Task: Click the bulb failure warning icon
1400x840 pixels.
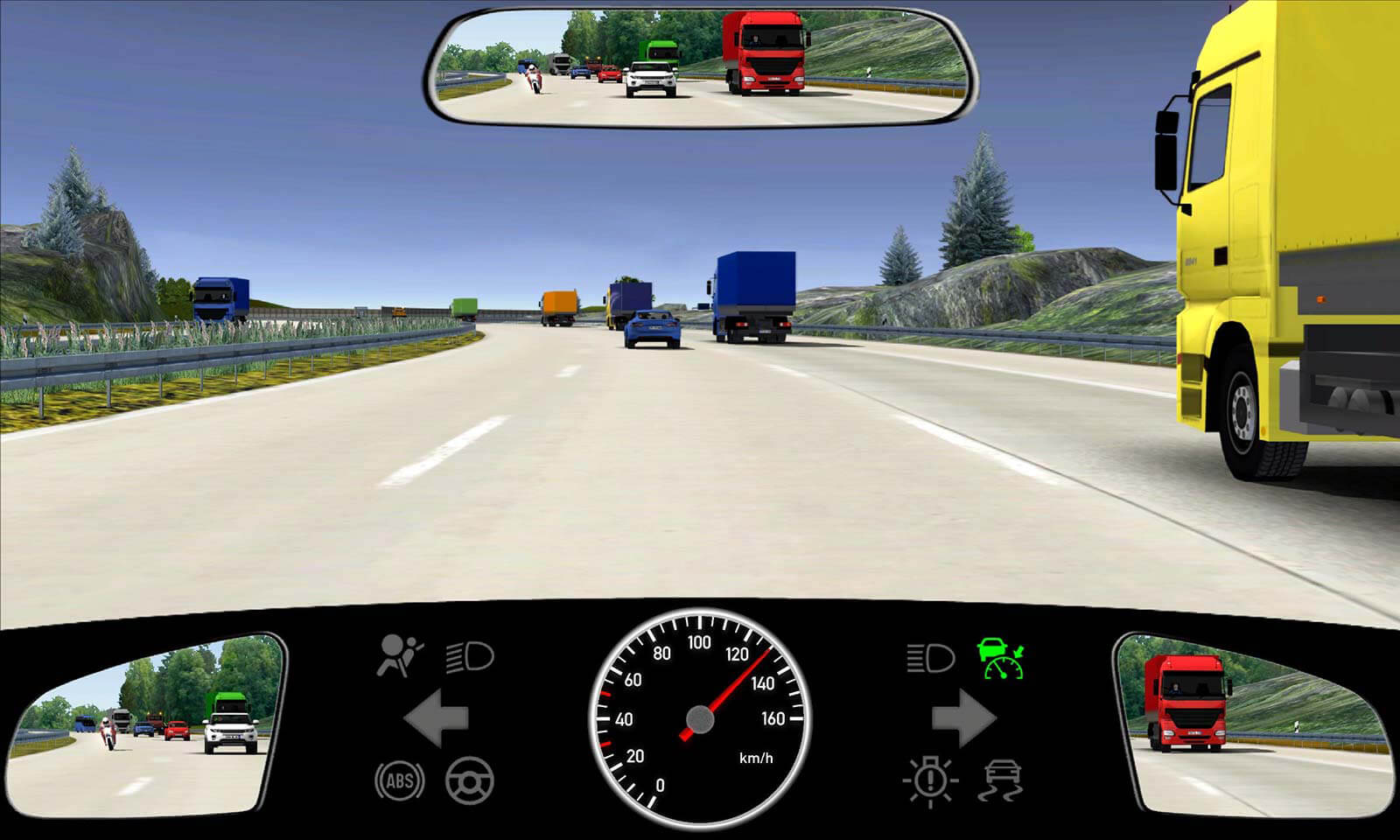Action: 930,780
